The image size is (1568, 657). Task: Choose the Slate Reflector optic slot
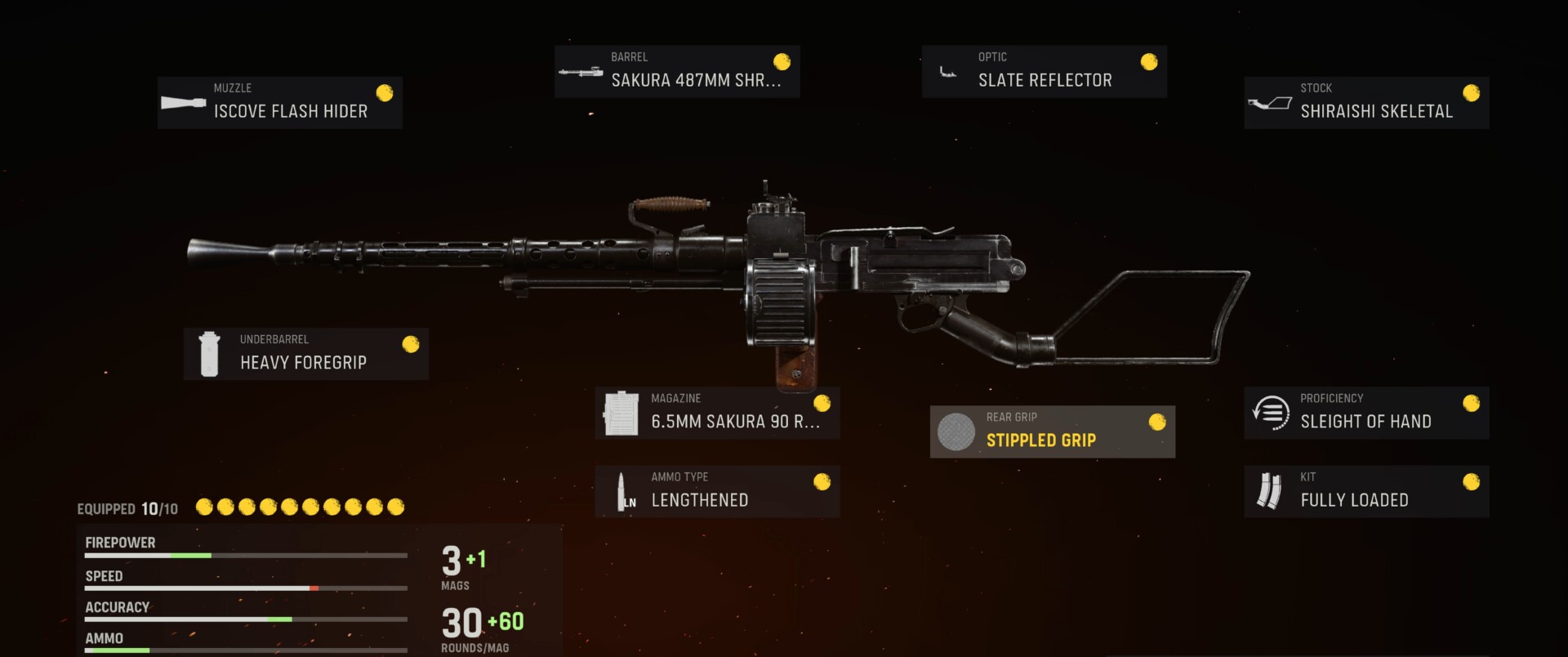click(x=1044, y=72)
